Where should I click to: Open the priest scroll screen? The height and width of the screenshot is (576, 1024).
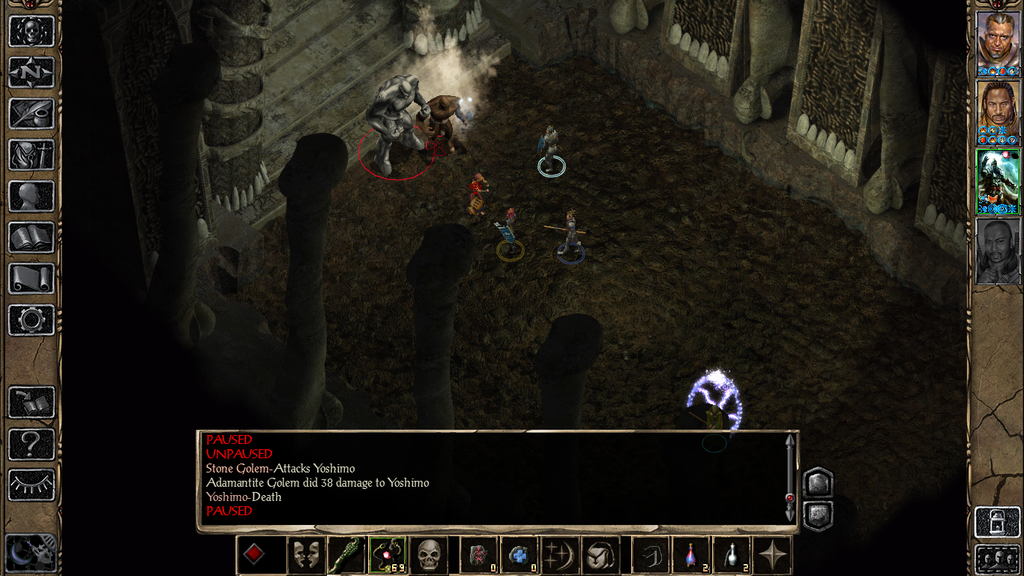pyautogui.click(x=31, y=278)
